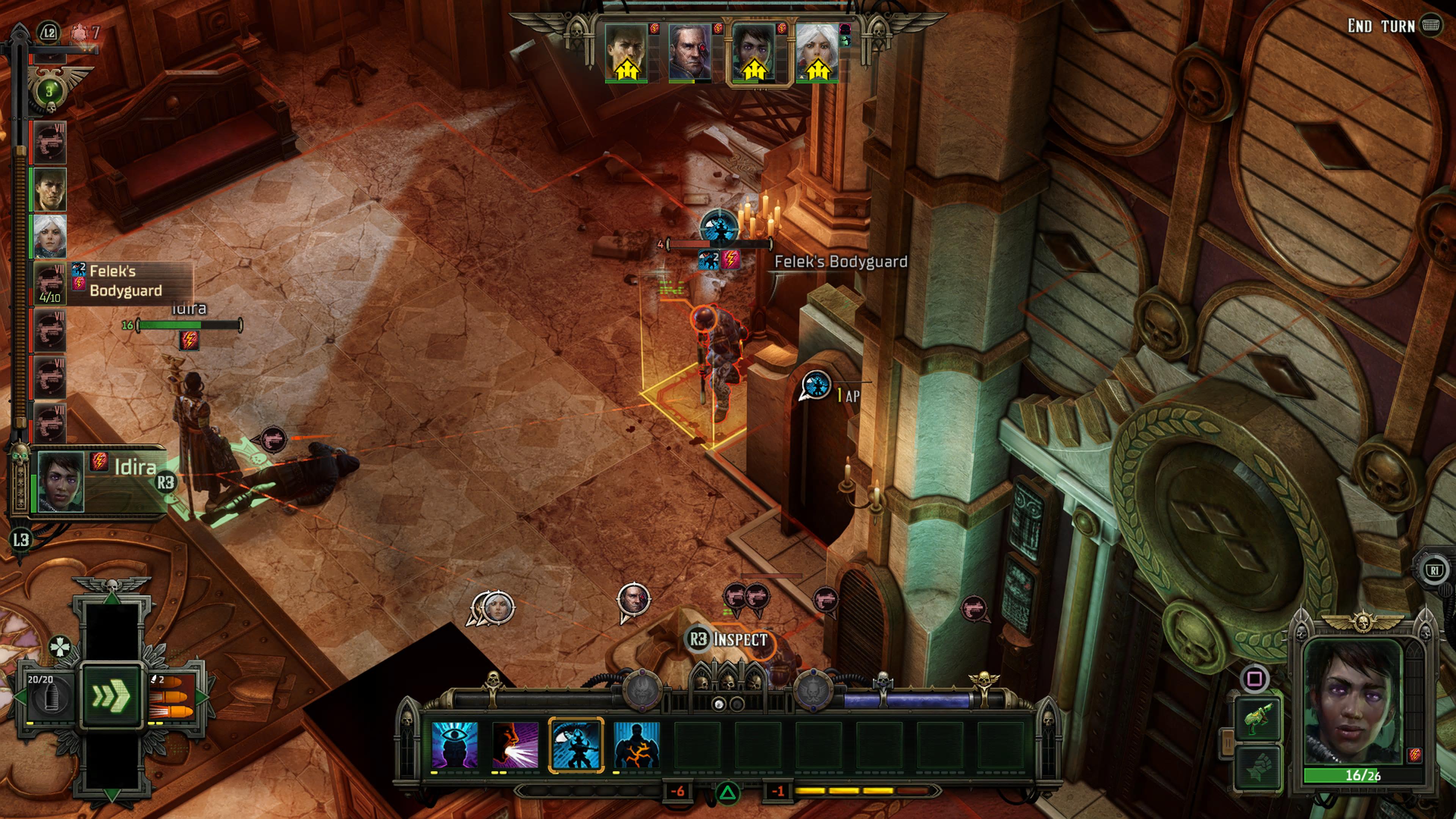
Task: Activate the cracked armor torso ability
Action: click(x=637, y=744)
